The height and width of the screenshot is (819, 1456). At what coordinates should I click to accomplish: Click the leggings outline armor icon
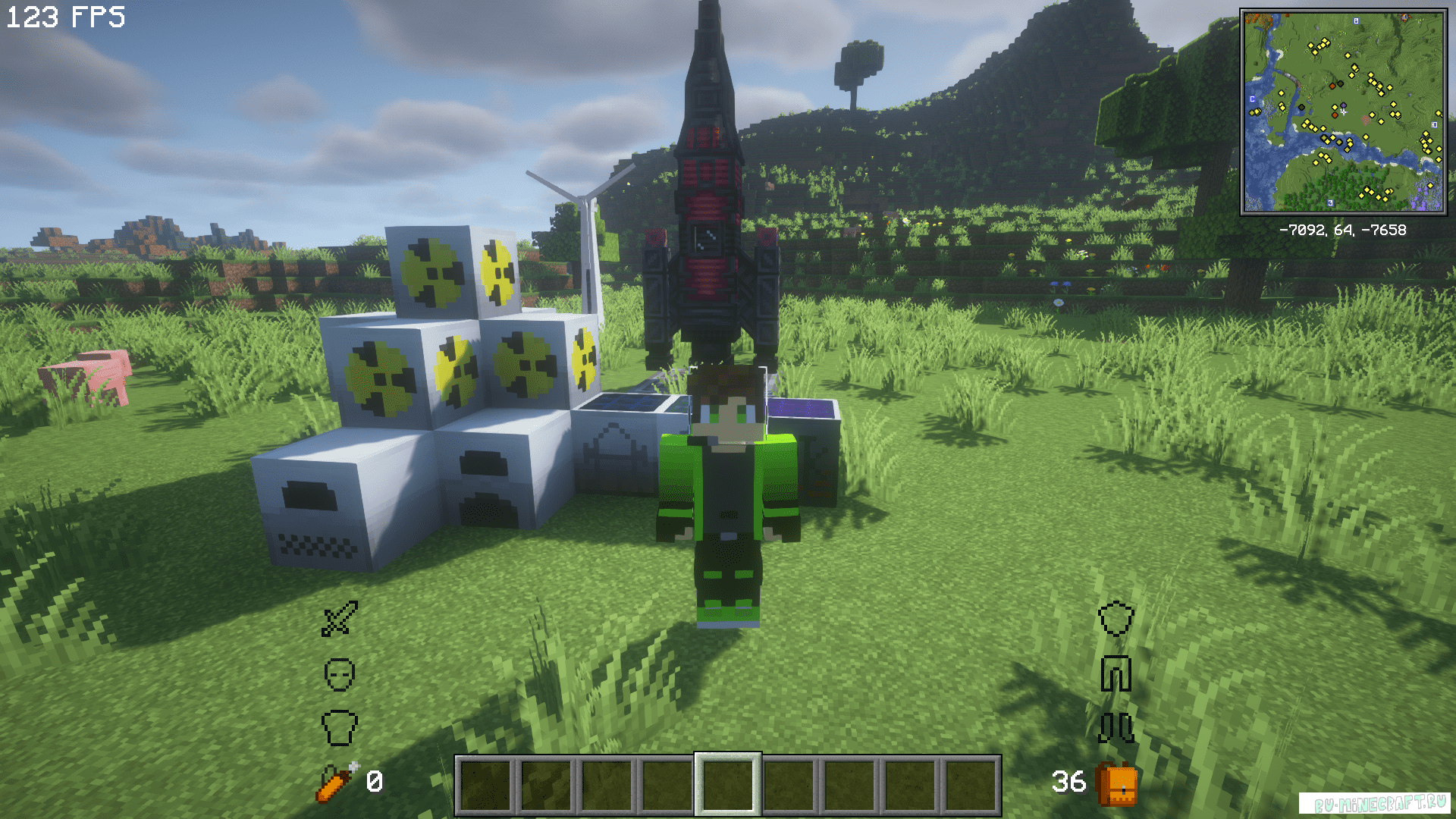click(x=1116, y=673)
